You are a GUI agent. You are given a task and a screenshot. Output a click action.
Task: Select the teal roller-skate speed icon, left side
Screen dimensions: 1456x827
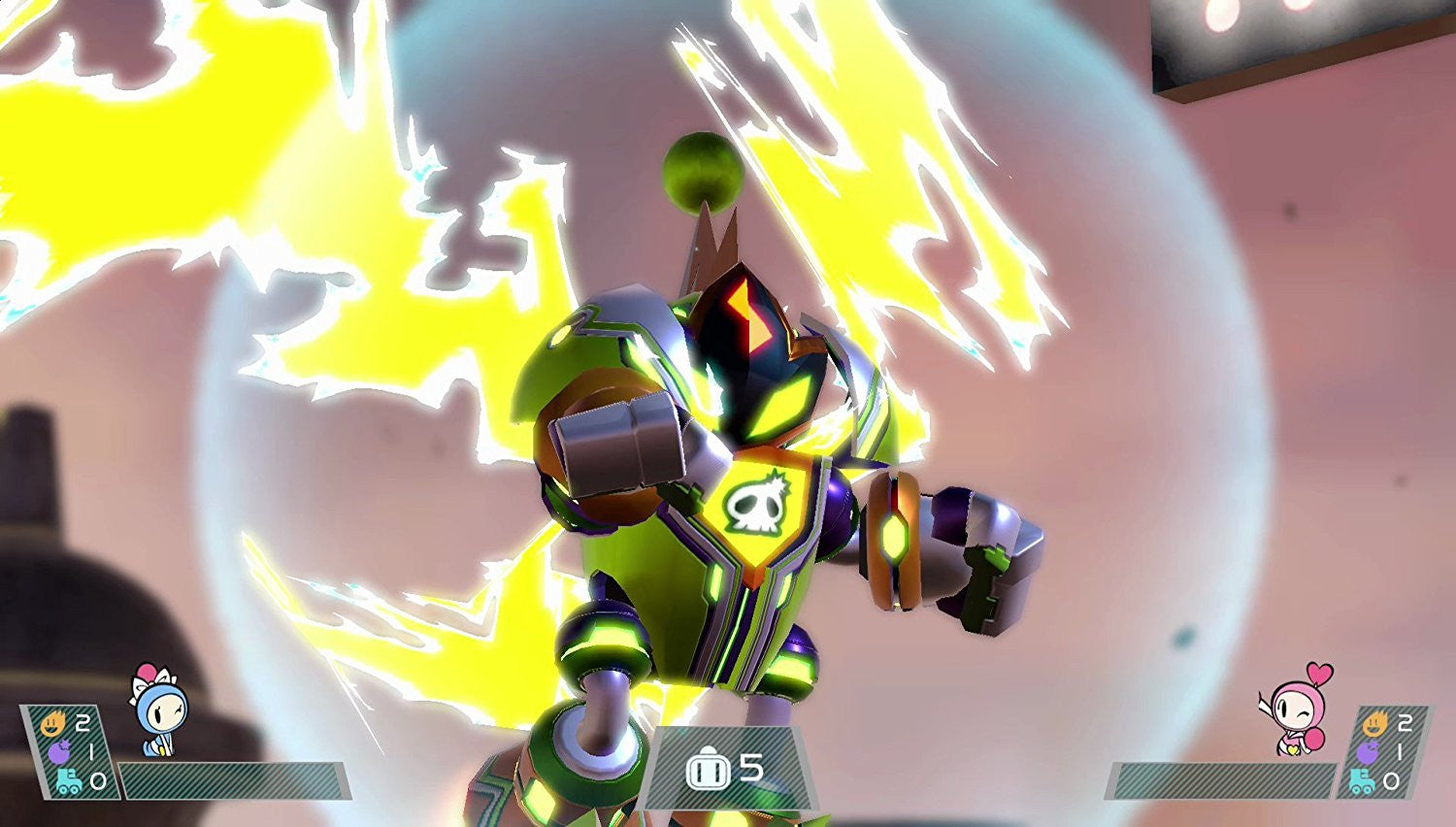(67, 779)
